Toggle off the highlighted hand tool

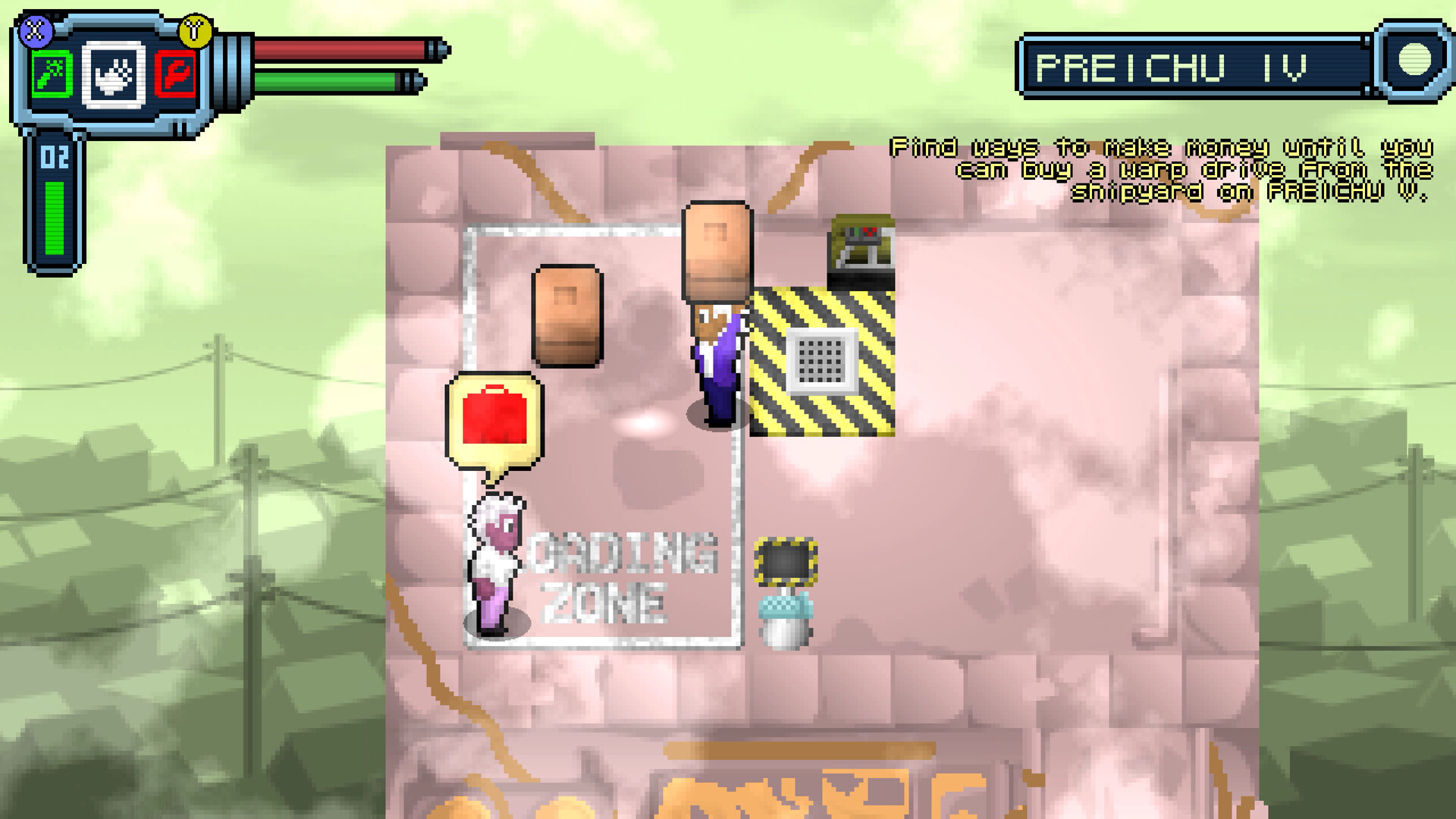(x=111, y=74)
